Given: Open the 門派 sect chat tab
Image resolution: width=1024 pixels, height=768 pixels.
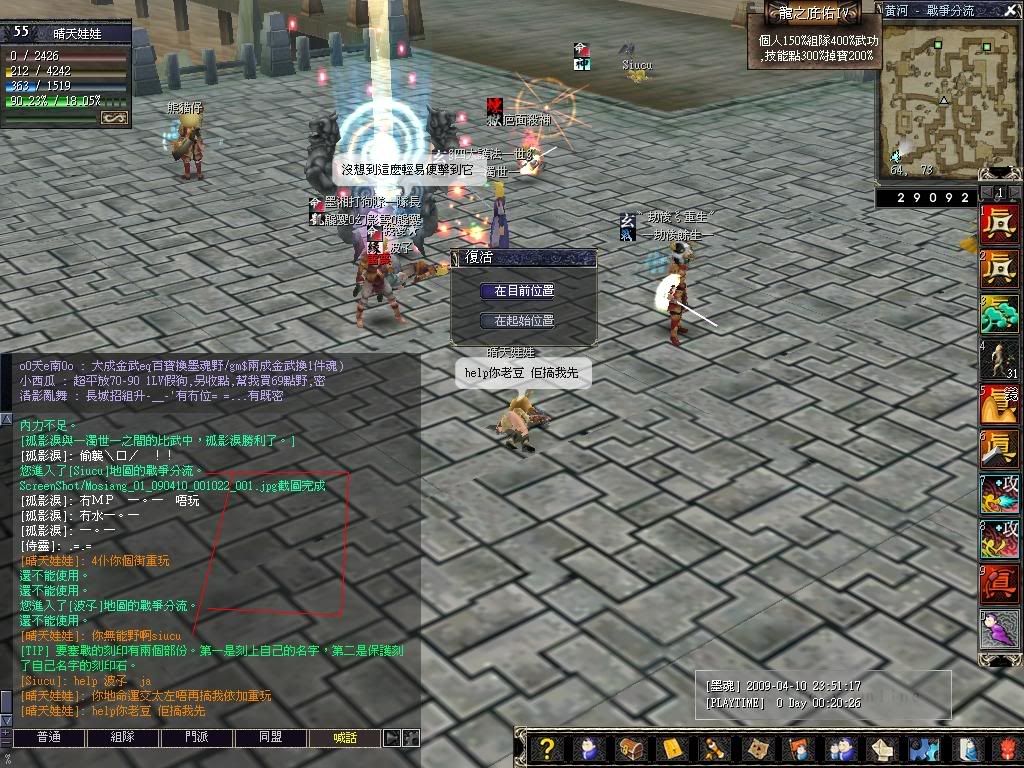Looking at the screenshot, I should [x=197, y=738].
